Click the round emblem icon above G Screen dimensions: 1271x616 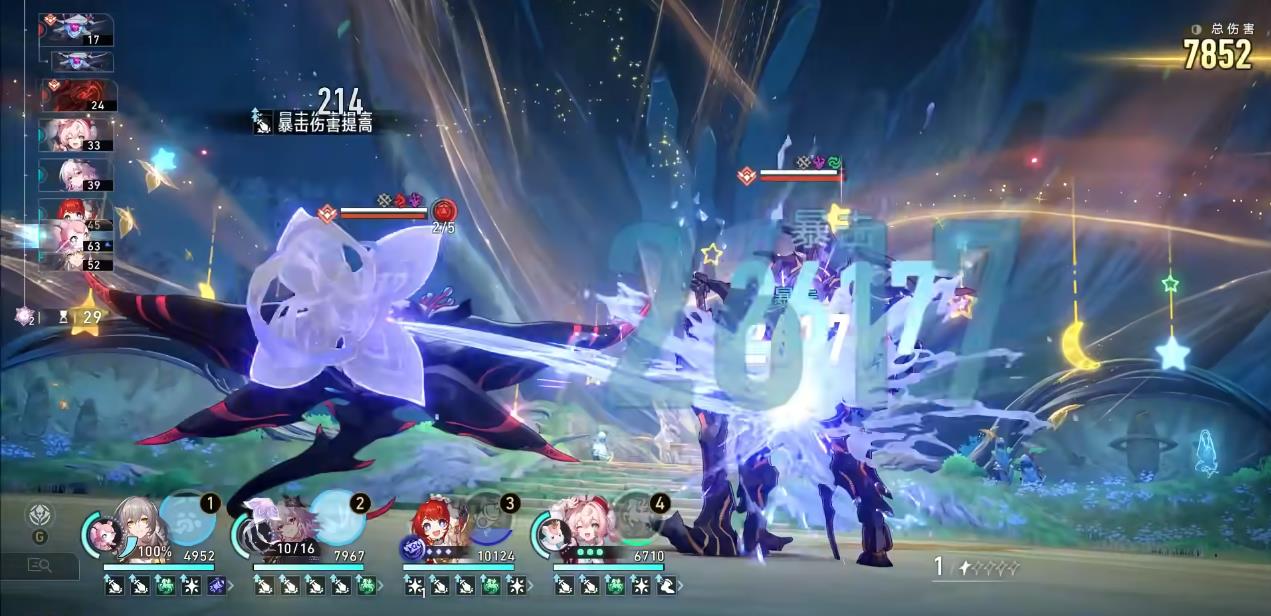point(39,514)
